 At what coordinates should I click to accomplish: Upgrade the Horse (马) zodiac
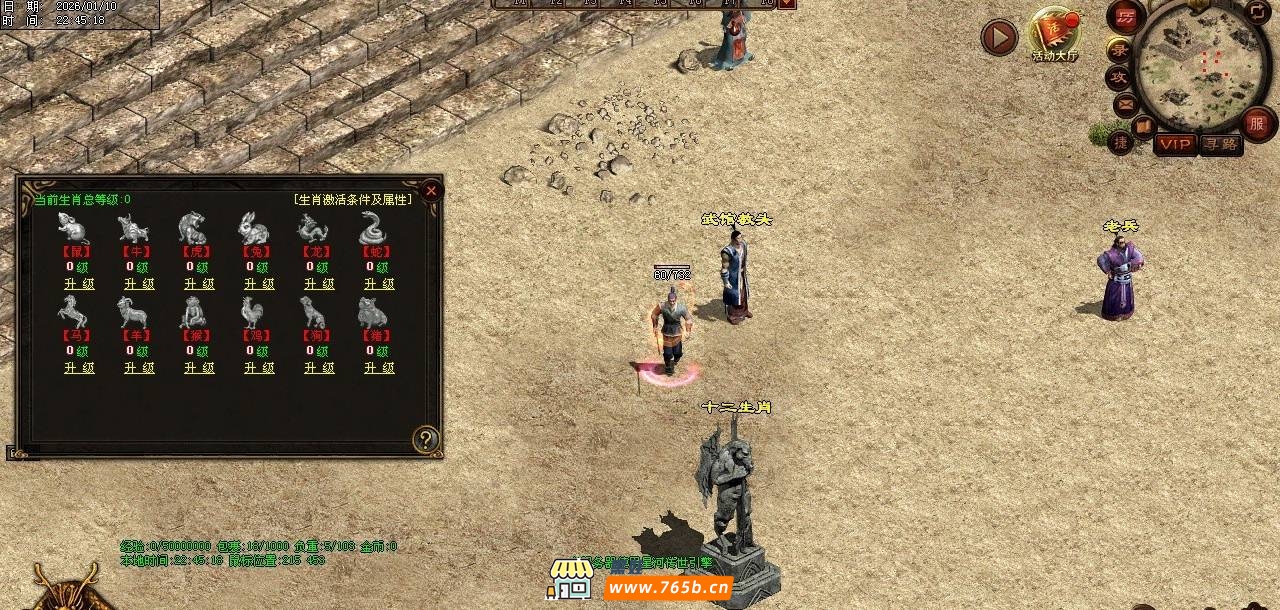pos(80,368)
